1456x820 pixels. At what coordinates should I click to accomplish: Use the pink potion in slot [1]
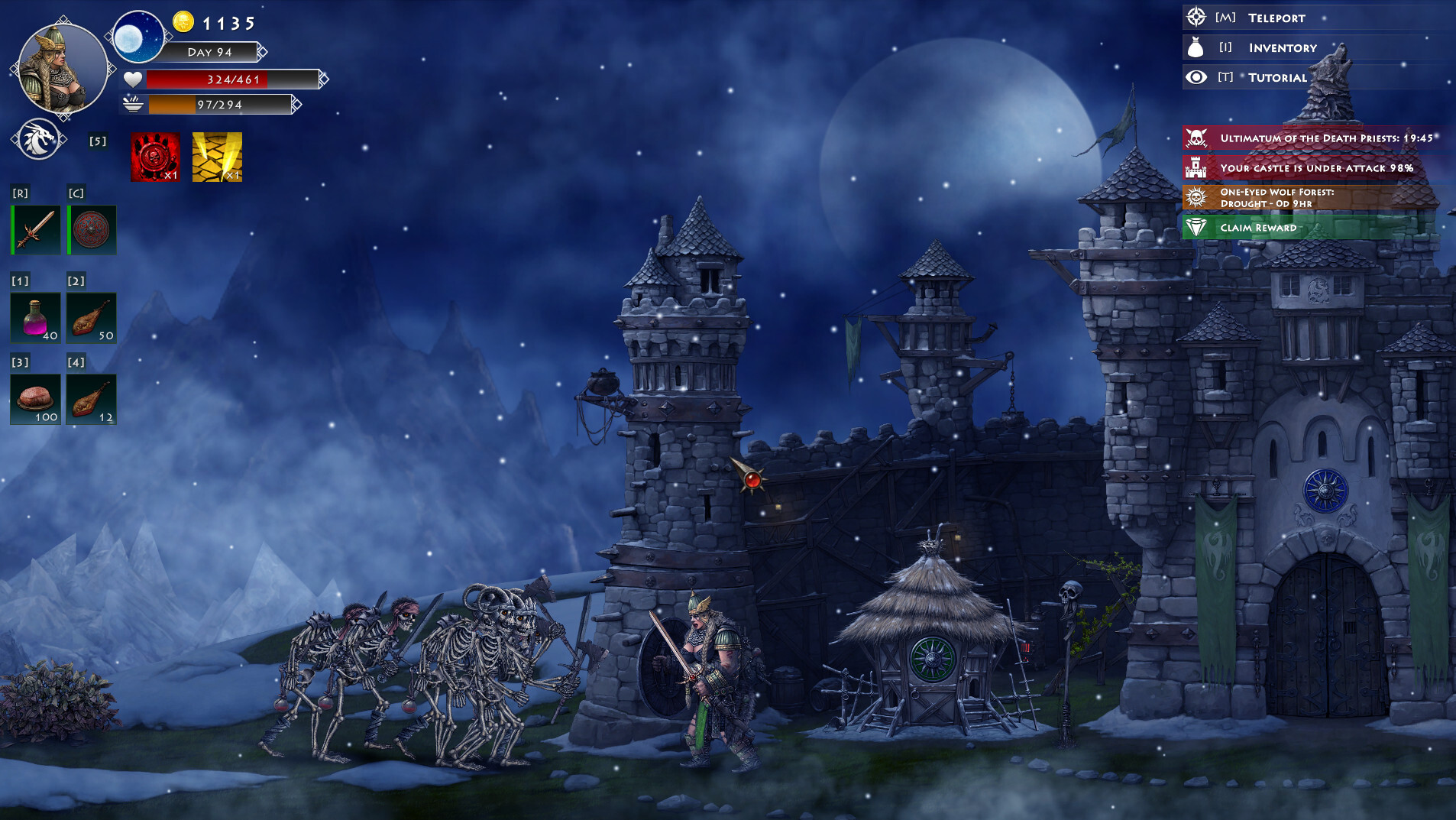(35, 317)
